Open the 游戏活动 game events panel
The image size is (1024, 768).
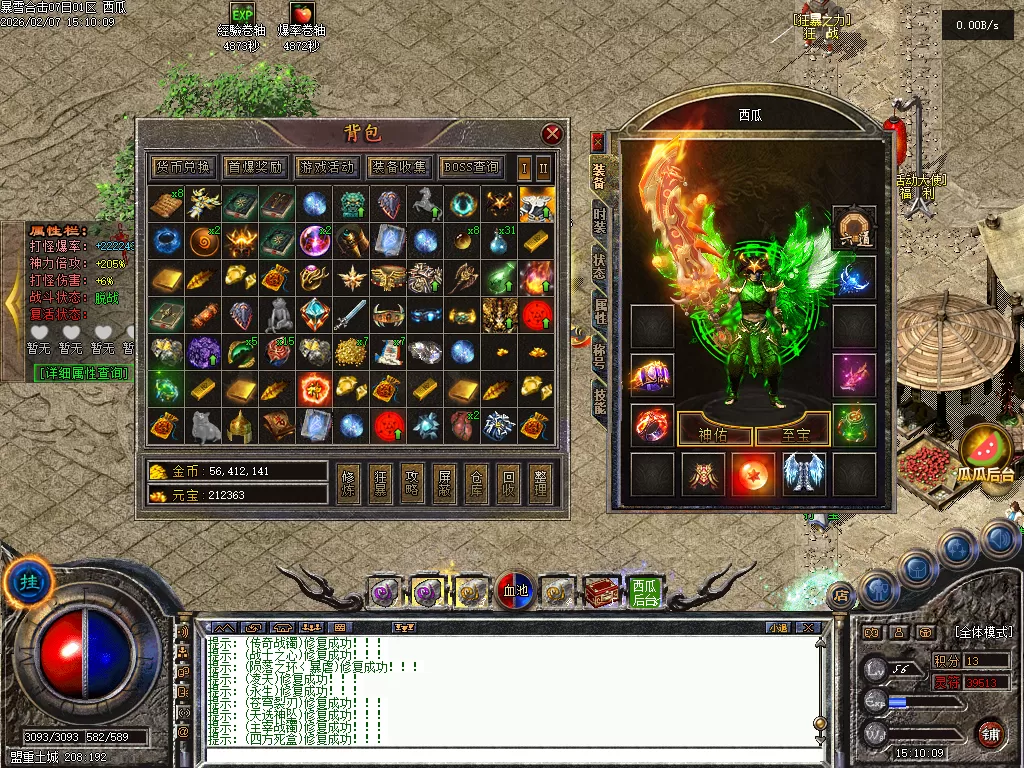click(x=327, y=167)
